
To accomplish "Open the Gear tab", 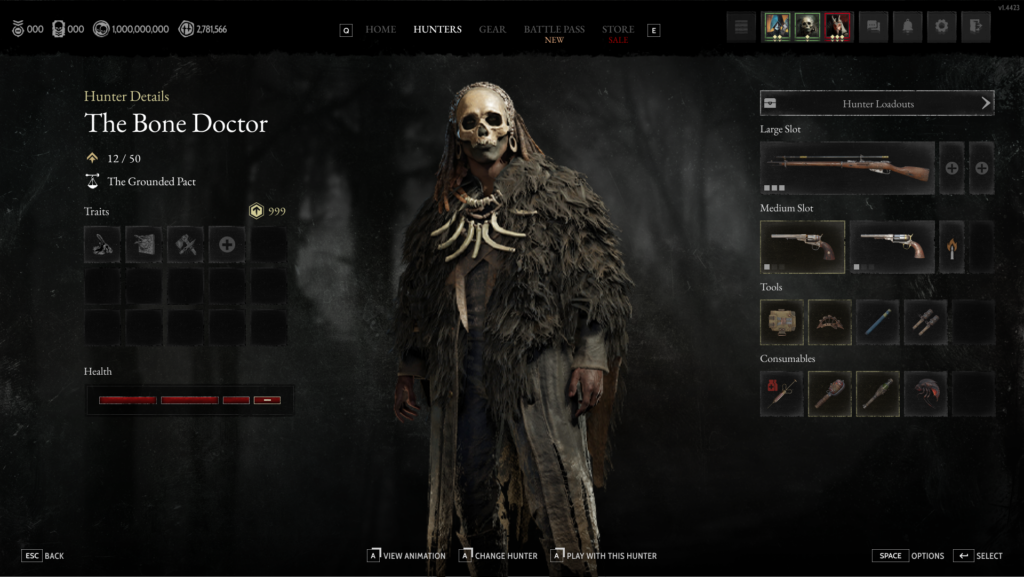I will coord(492,30).
